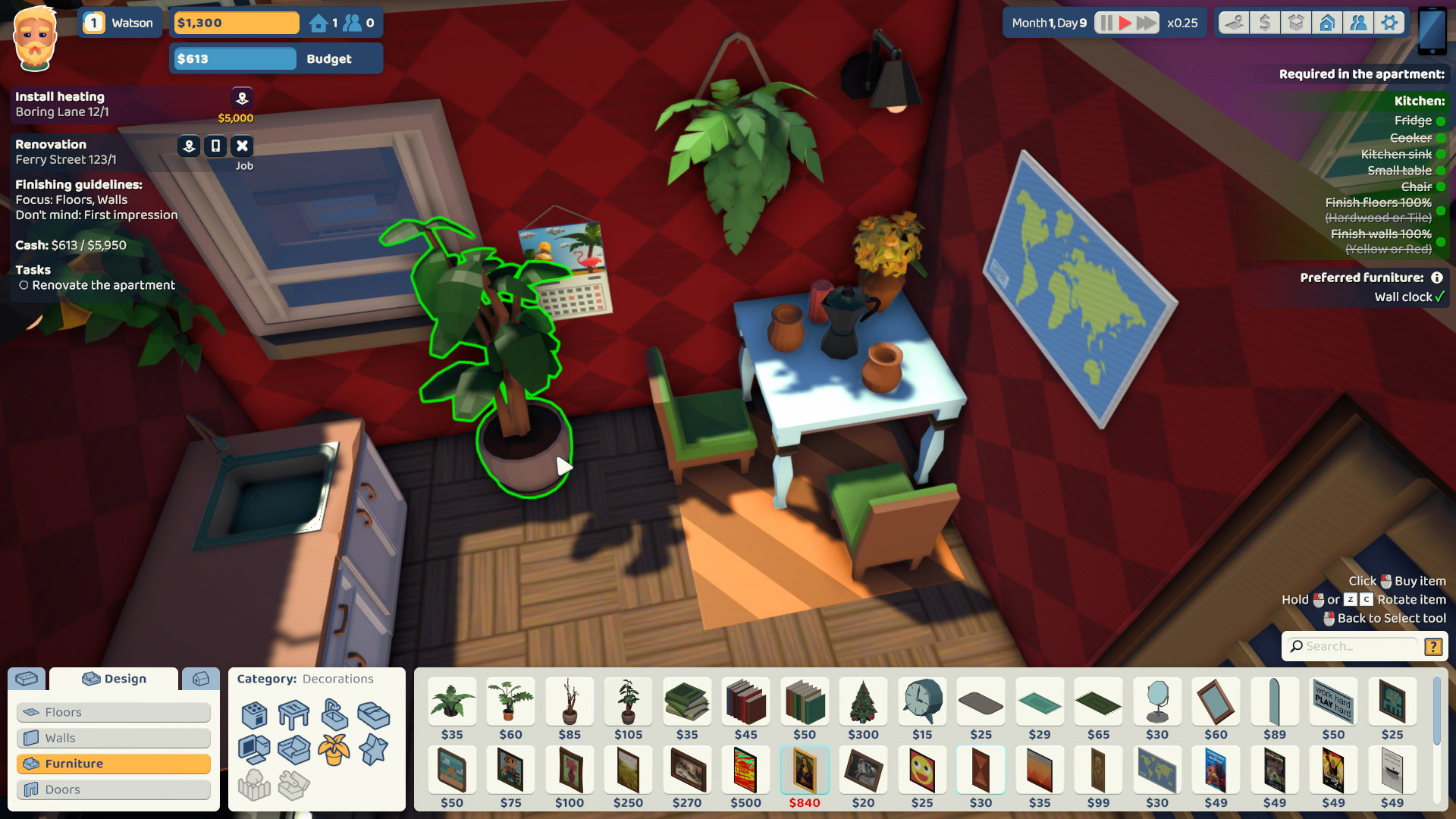Open the world map view
Image resolution: width=1456 pixels, height=819 pixels.
pos(1232,22)
